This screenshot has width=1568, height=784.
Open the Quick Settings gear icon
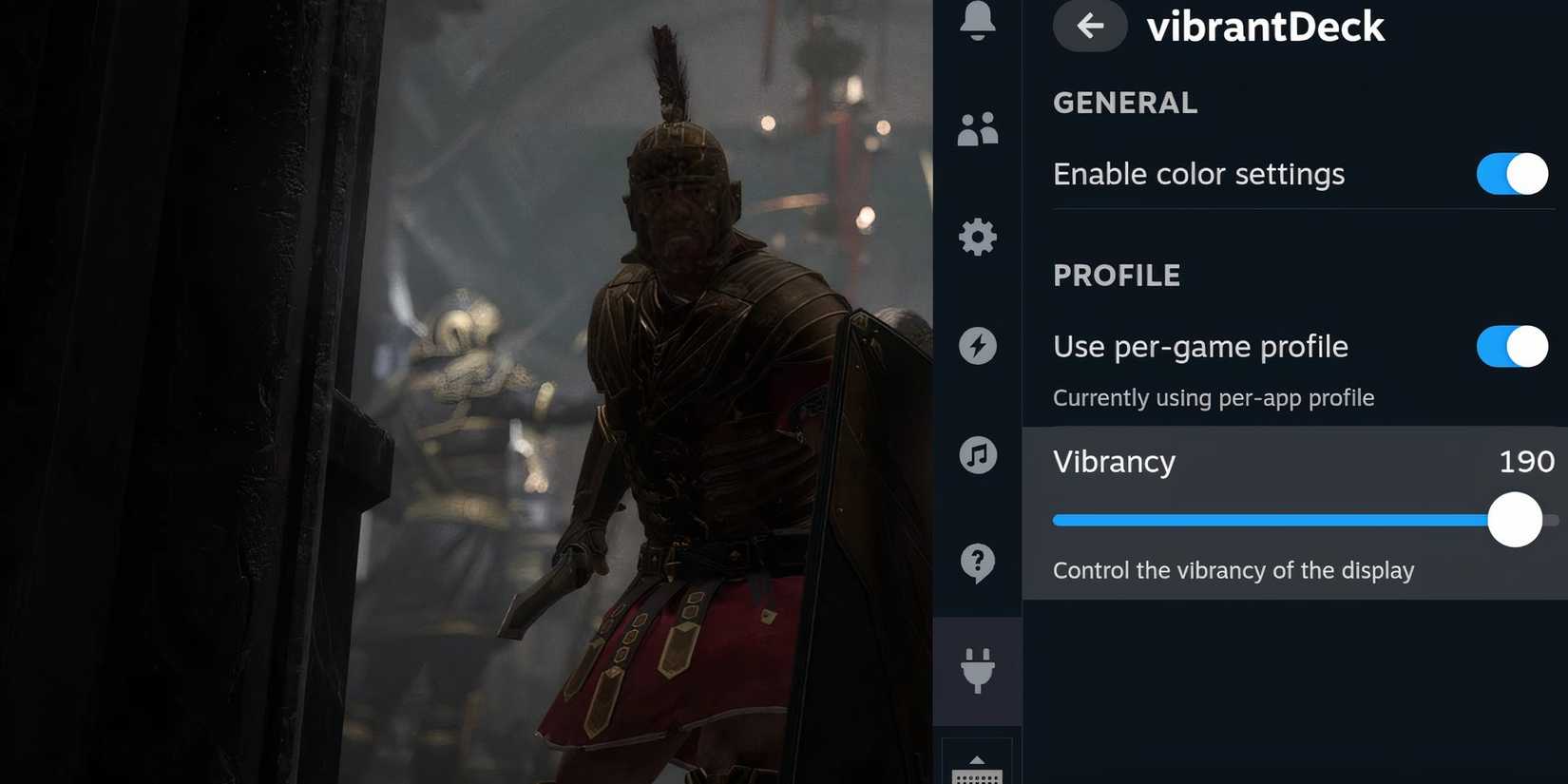click(977, 237)
